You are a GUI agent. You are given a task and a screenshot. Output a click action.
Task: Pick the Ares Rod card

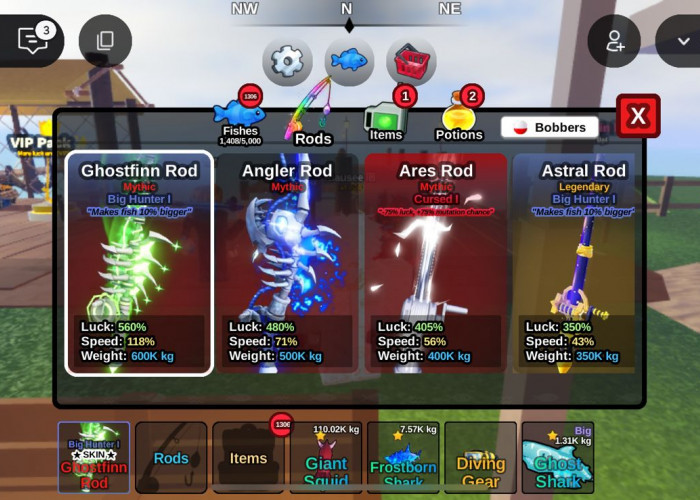436,263
